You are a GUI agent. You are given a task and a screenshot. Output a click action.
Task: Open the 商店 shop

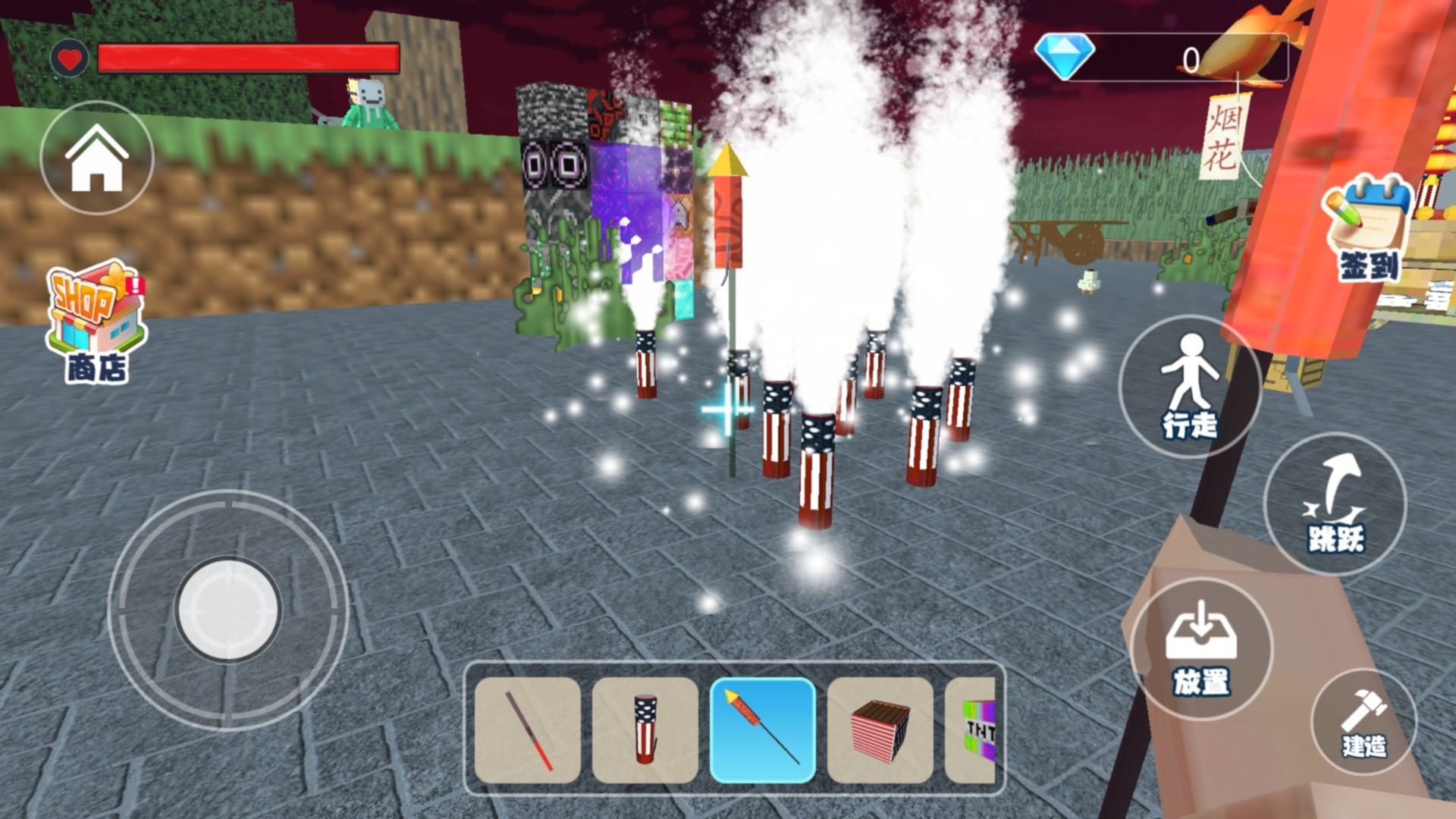(96, 322)
